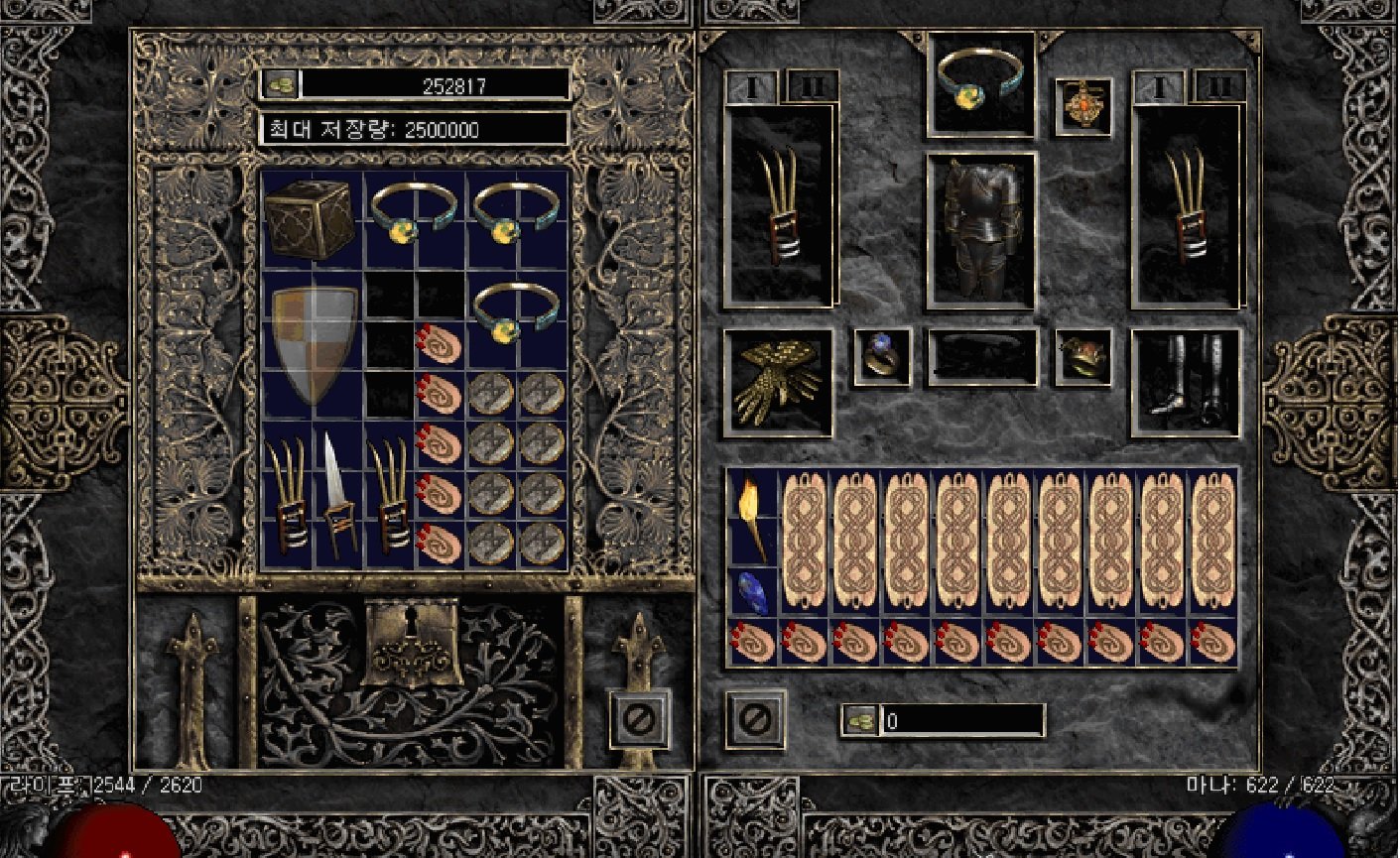Choose the equipped ring with the blue gem
The height and width of the screenshot is (858, 1400).
tap(882, 357)
